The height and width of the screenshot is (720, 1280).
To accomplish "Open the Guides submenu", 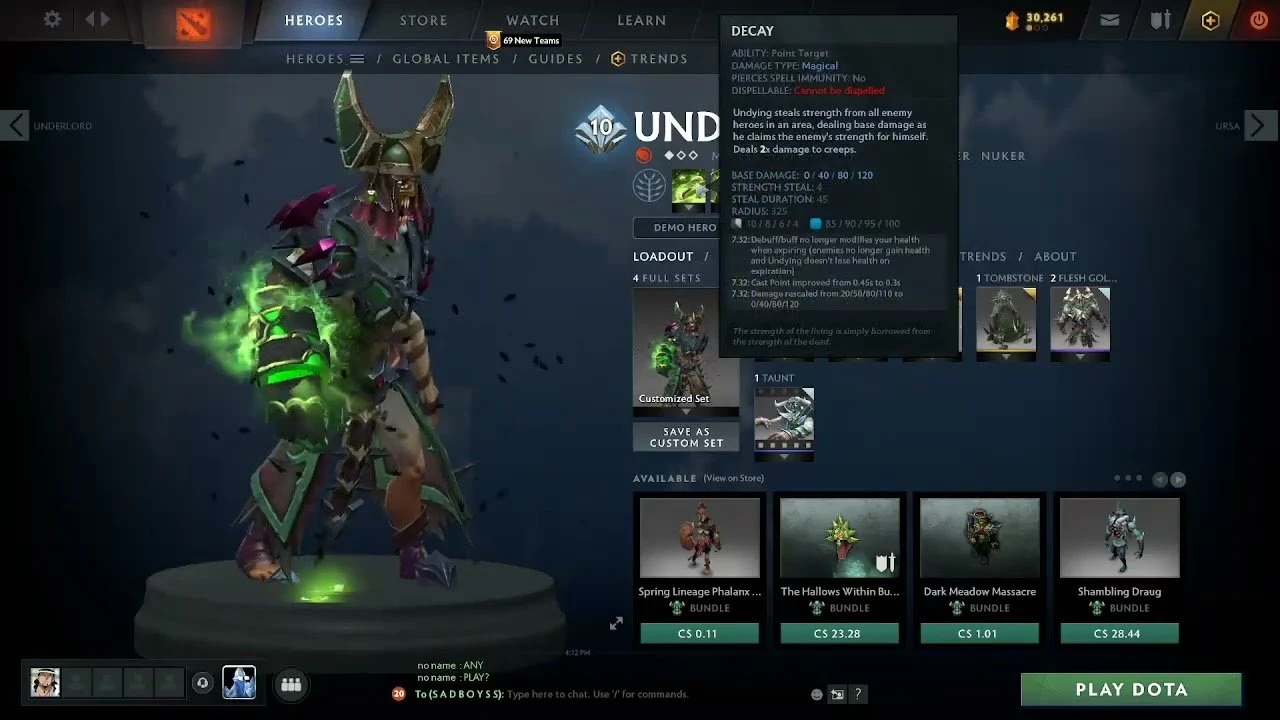I will point(555,59).
